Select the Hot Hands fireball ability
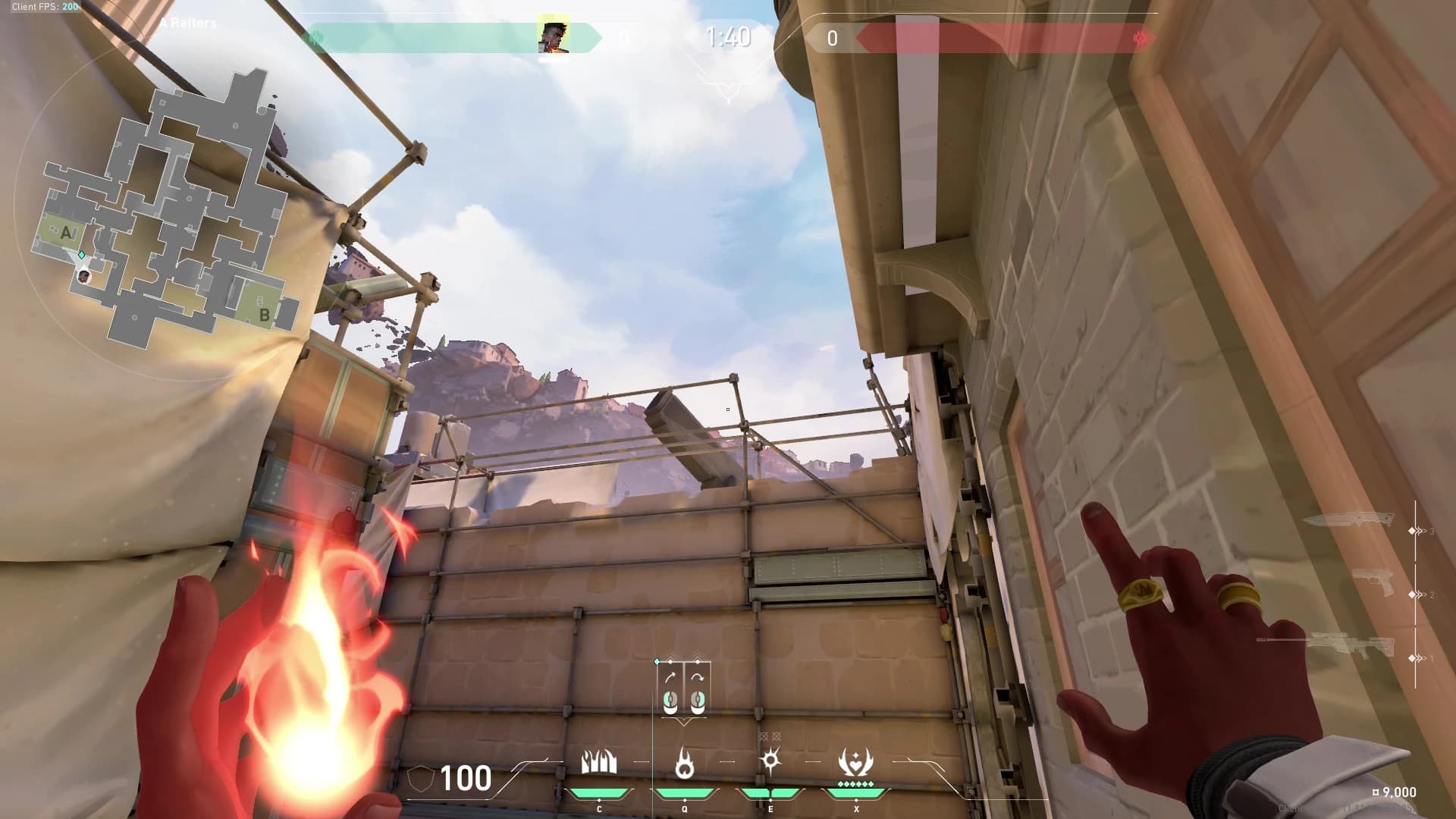 click(x=770, y=761)
